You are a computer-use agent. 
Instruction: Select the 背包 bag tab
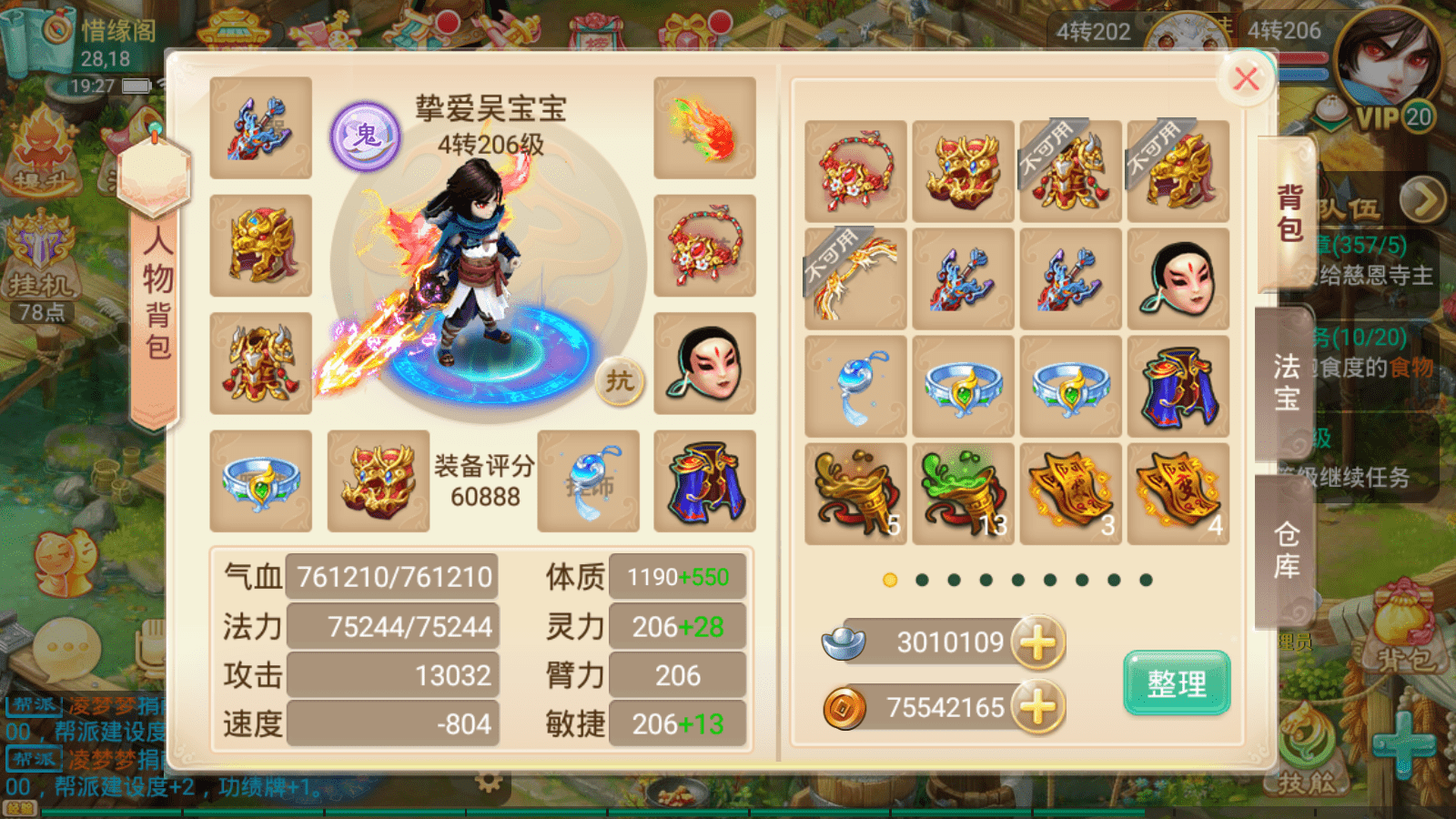[1289, 213]
